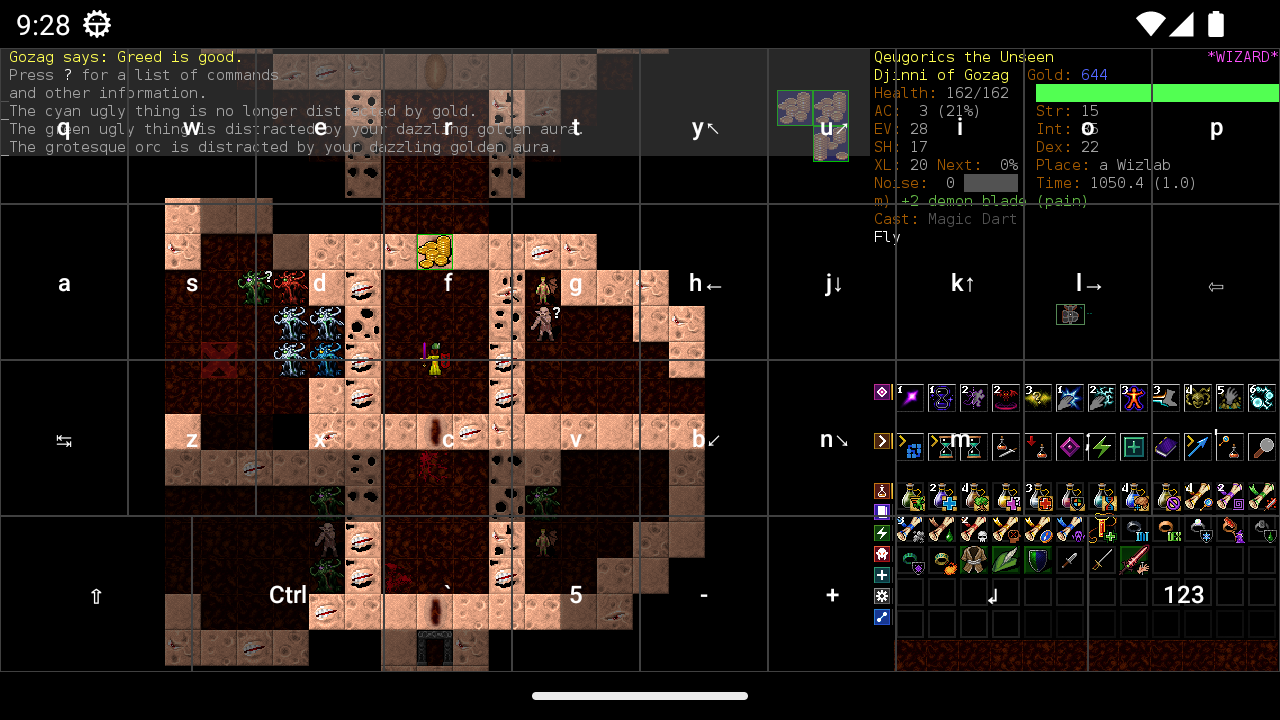The height and width of the screenshot is (720, 1280).
Task: Cast the Magic Dart purple star spell
Action: tap(910, 398)
